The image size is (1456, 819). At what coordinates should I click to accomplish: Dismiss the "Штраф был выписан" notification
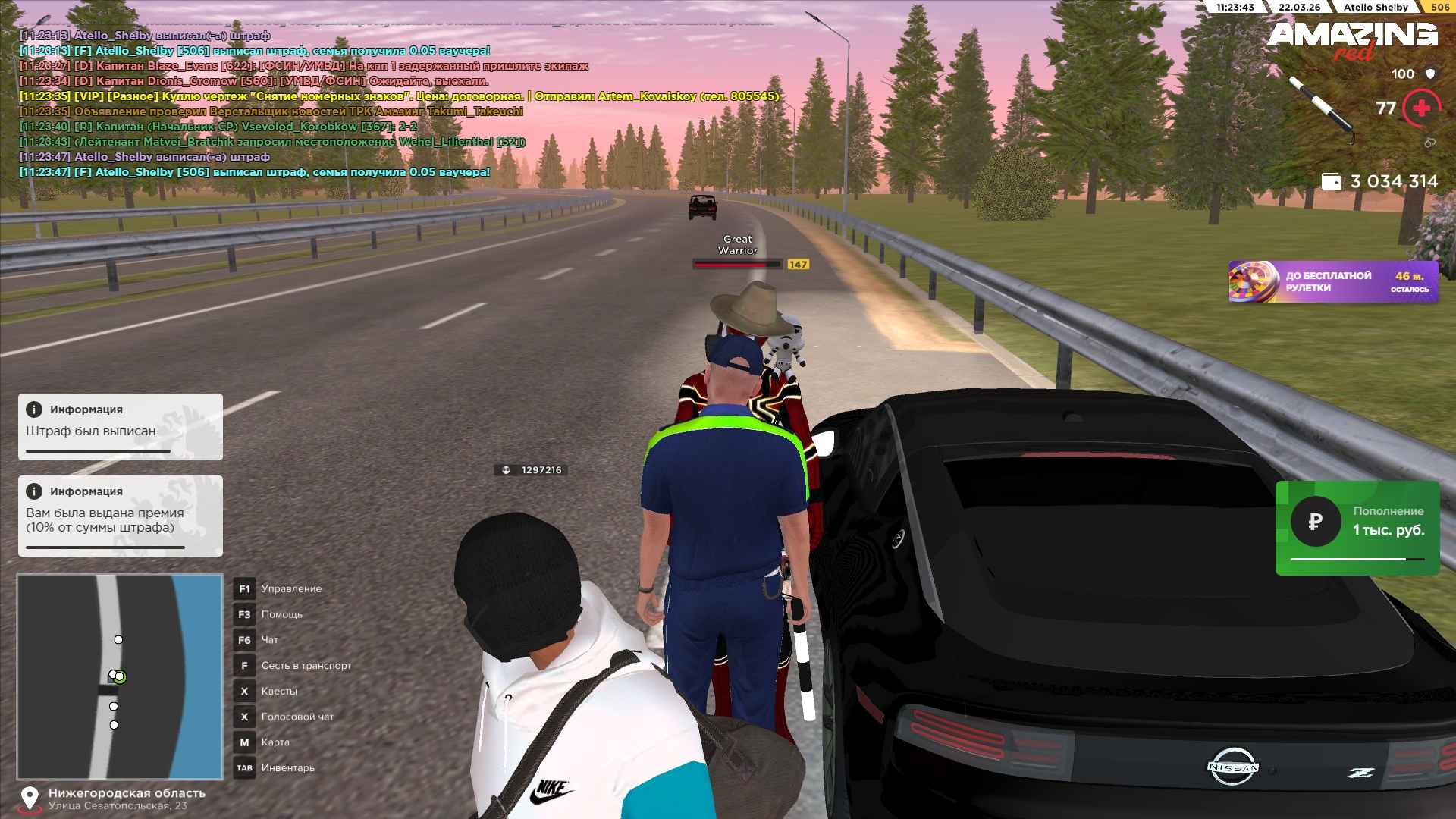[120, 426]
